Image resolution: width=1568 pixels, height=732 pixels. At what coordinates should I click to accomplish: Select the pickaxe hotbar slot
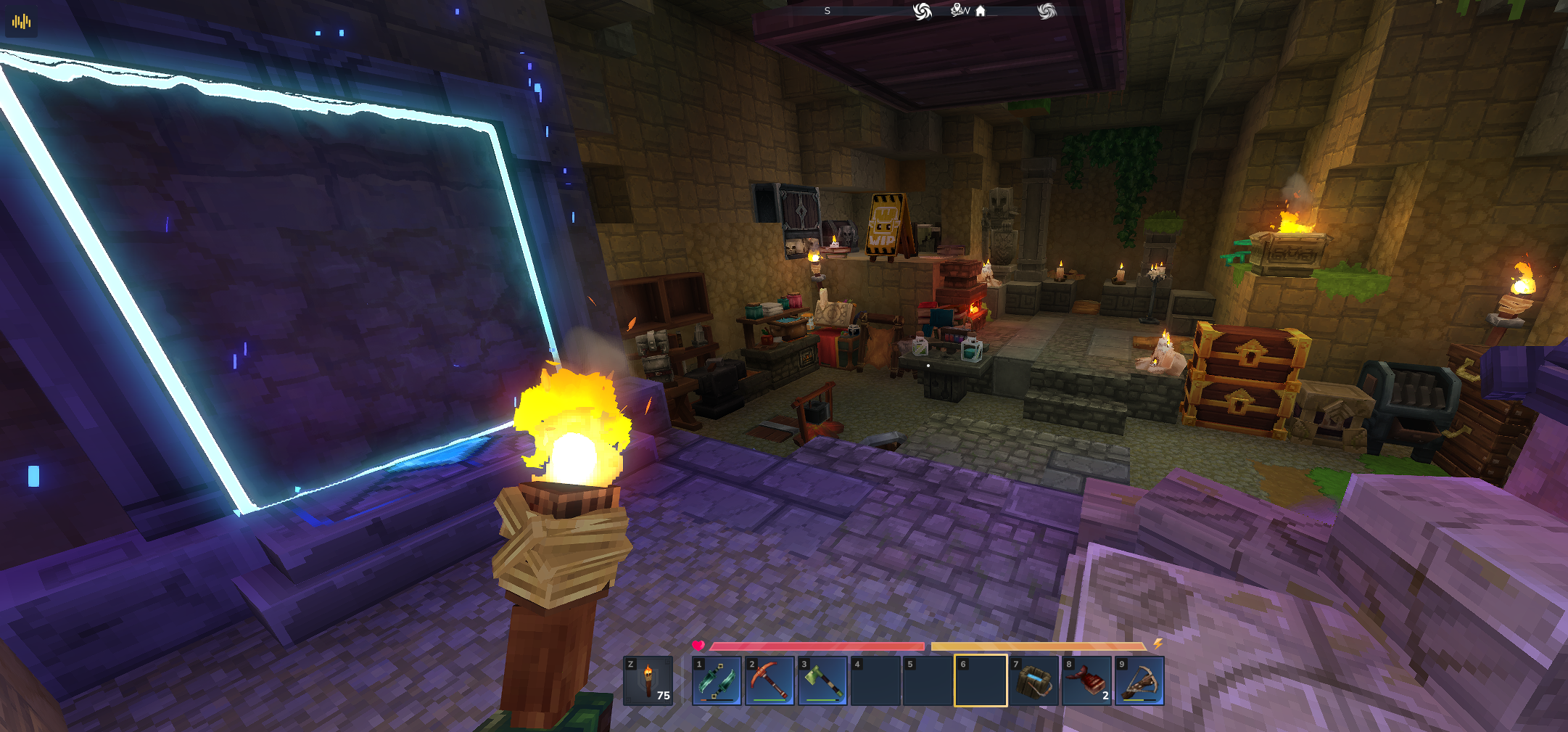point(769,680)
